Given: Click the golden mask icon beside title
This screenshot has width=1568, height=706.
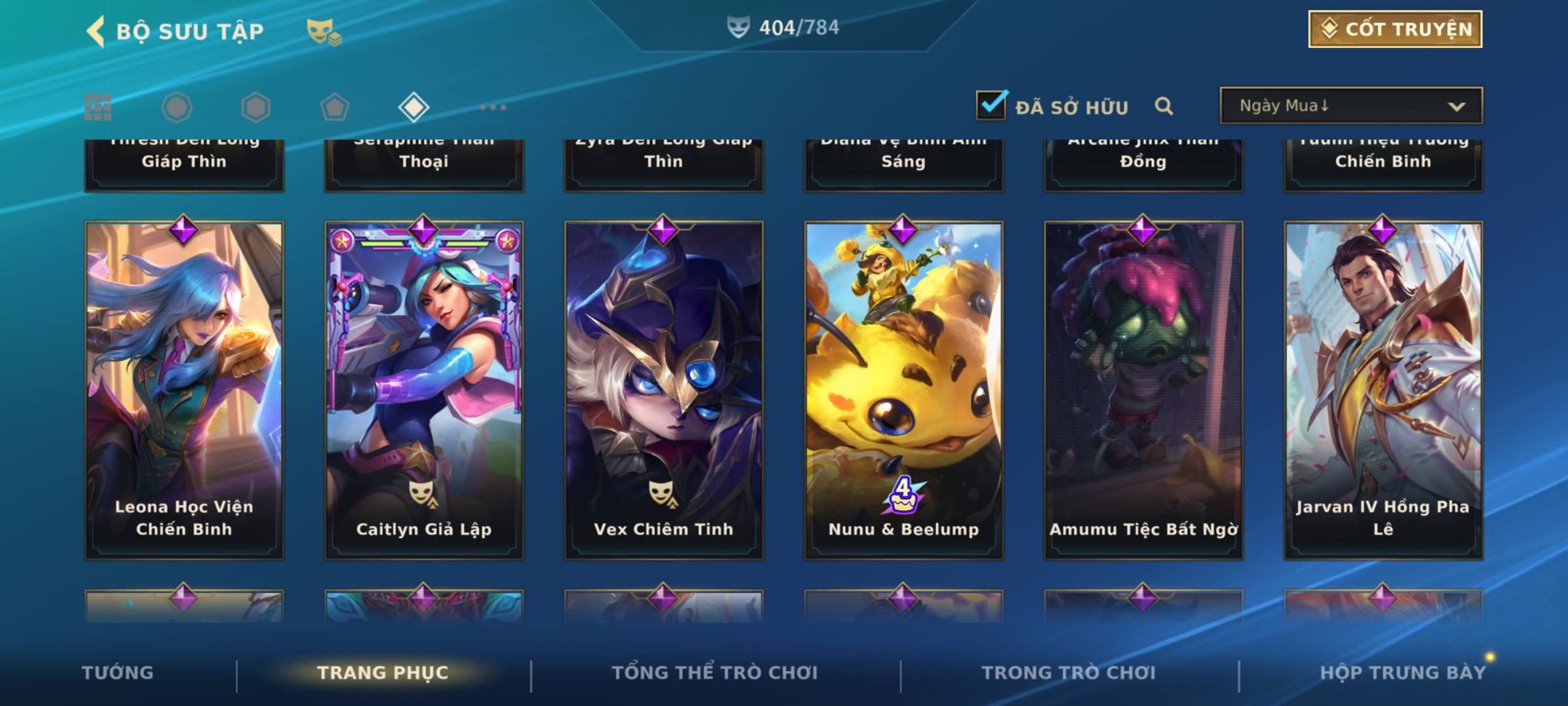Looking at the screenshot, I should [x=323, y=31].
